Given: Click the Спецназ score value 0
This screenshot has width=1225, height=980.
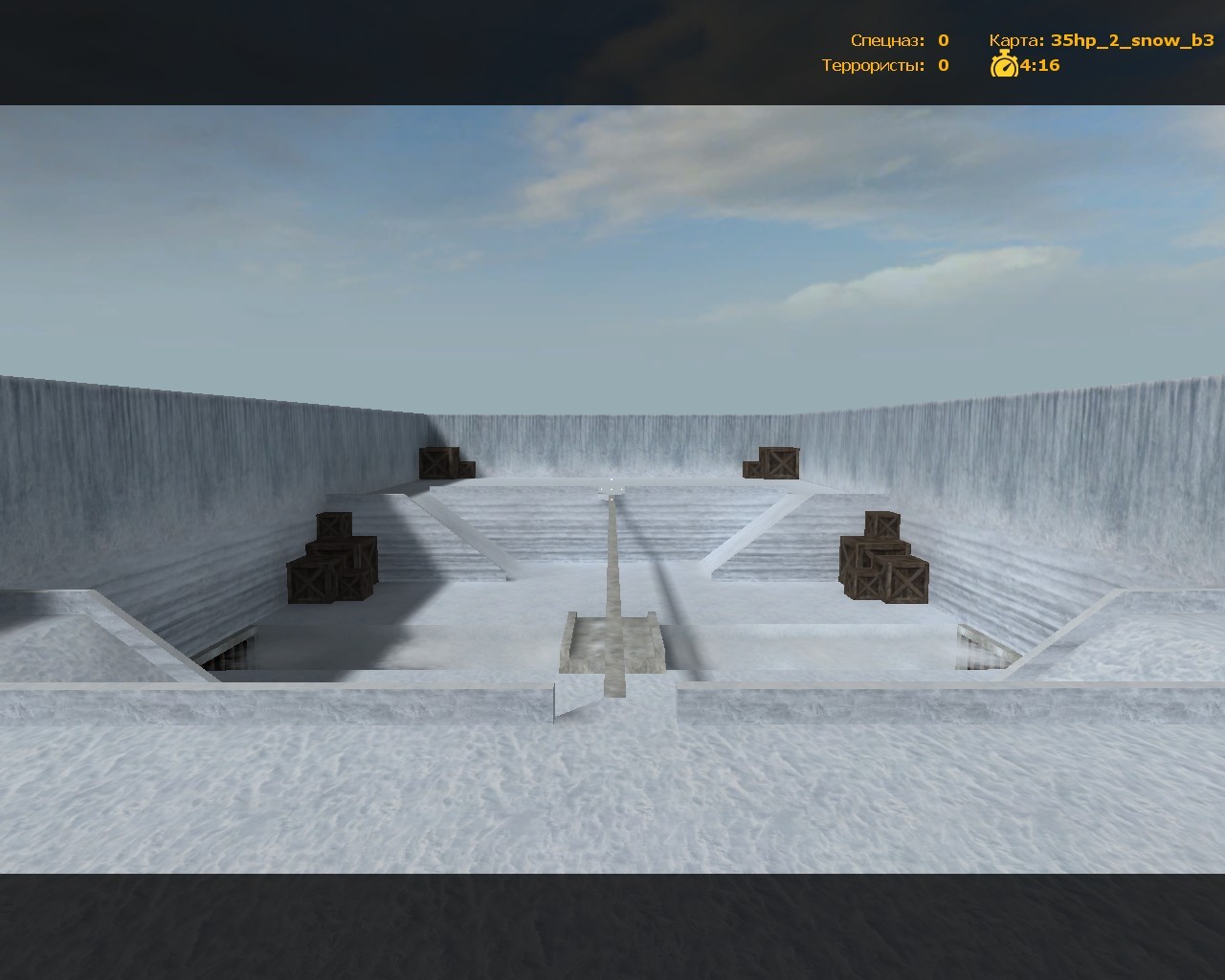Looking at the screenshot, I should coord(941,41).
